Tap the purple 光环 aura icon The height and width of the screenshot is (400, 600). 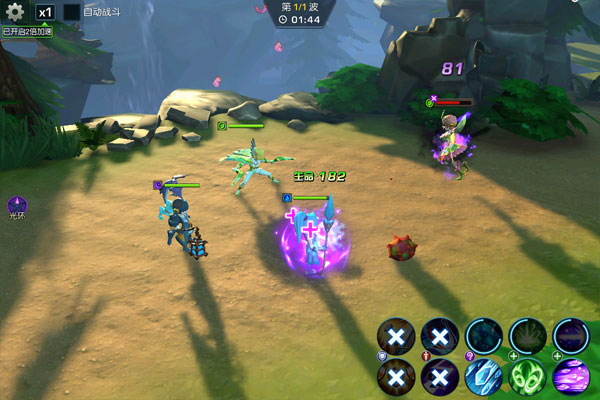(x=16, y=205)
